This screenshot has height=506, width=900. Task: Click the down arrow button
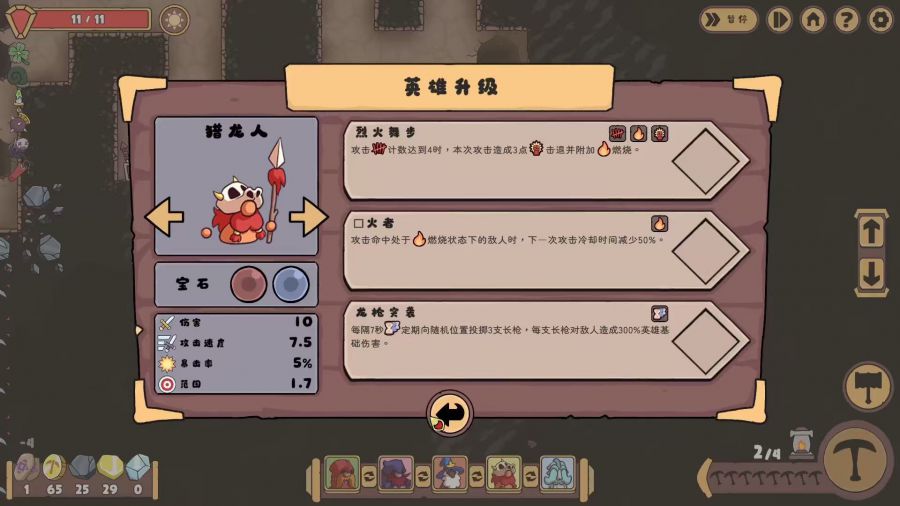(871, 274)
